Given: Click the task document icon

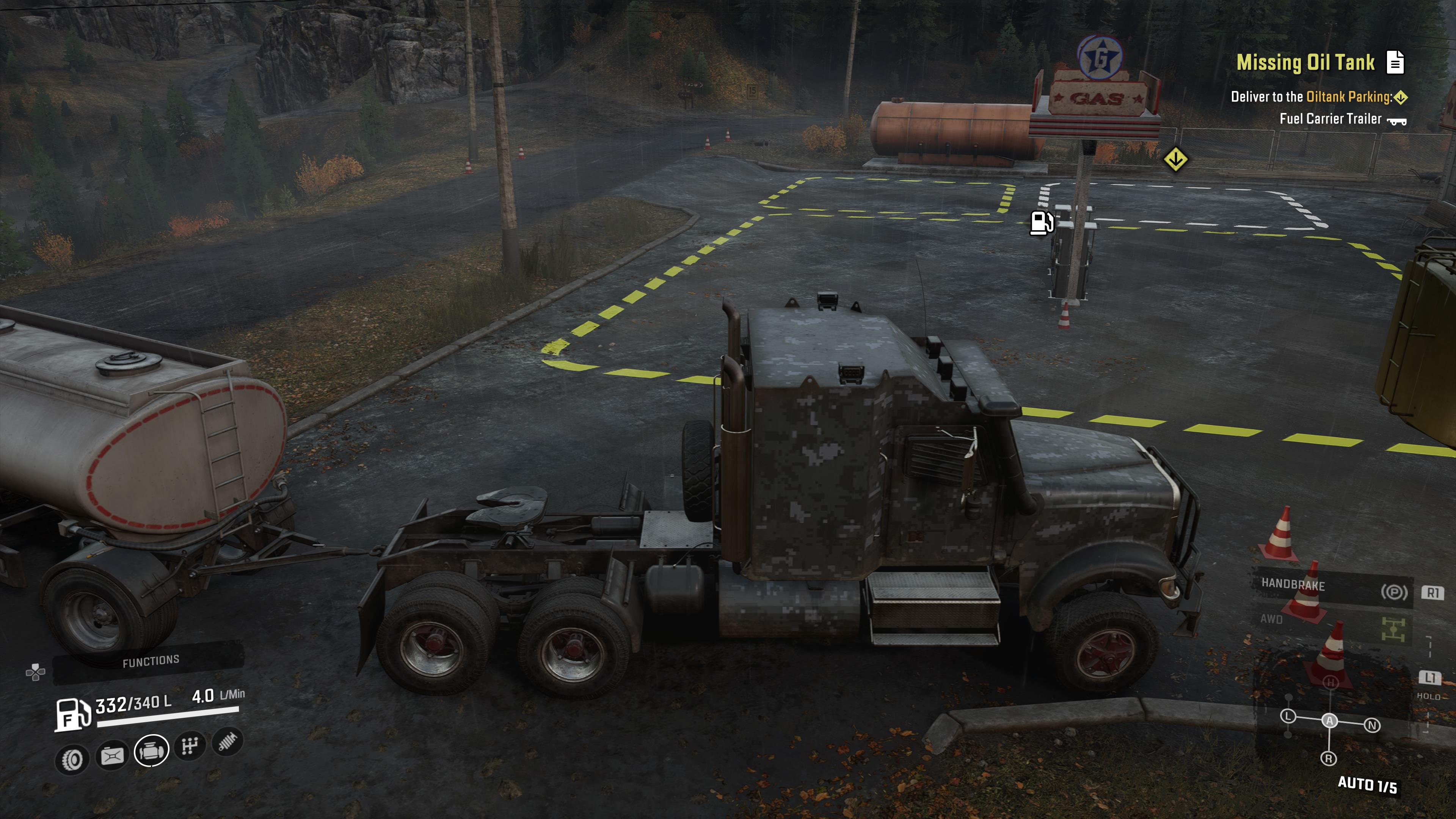Looking at the screenshot, I should (1395, 62).
